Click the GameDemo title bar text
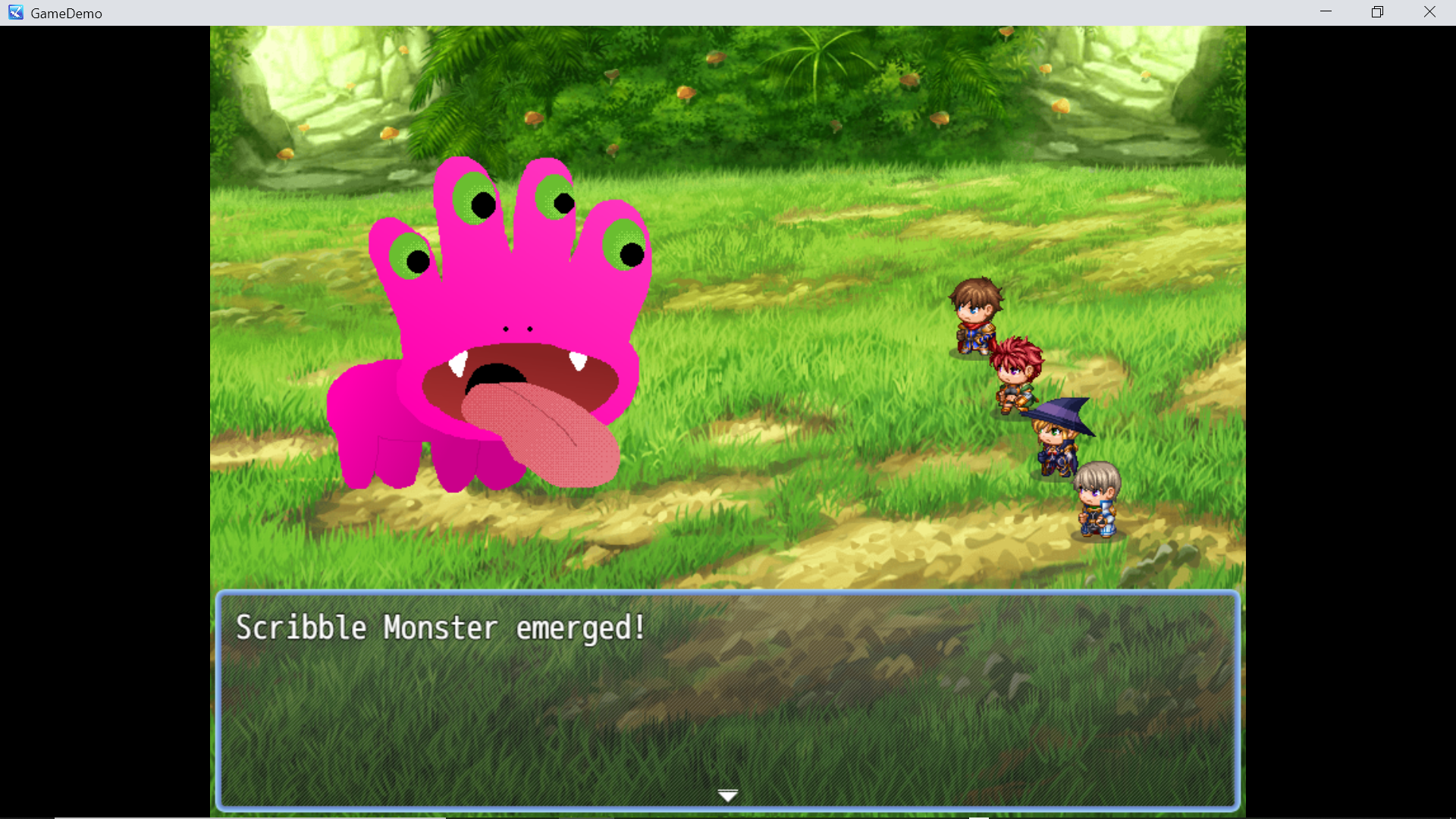 coord(67,13)
